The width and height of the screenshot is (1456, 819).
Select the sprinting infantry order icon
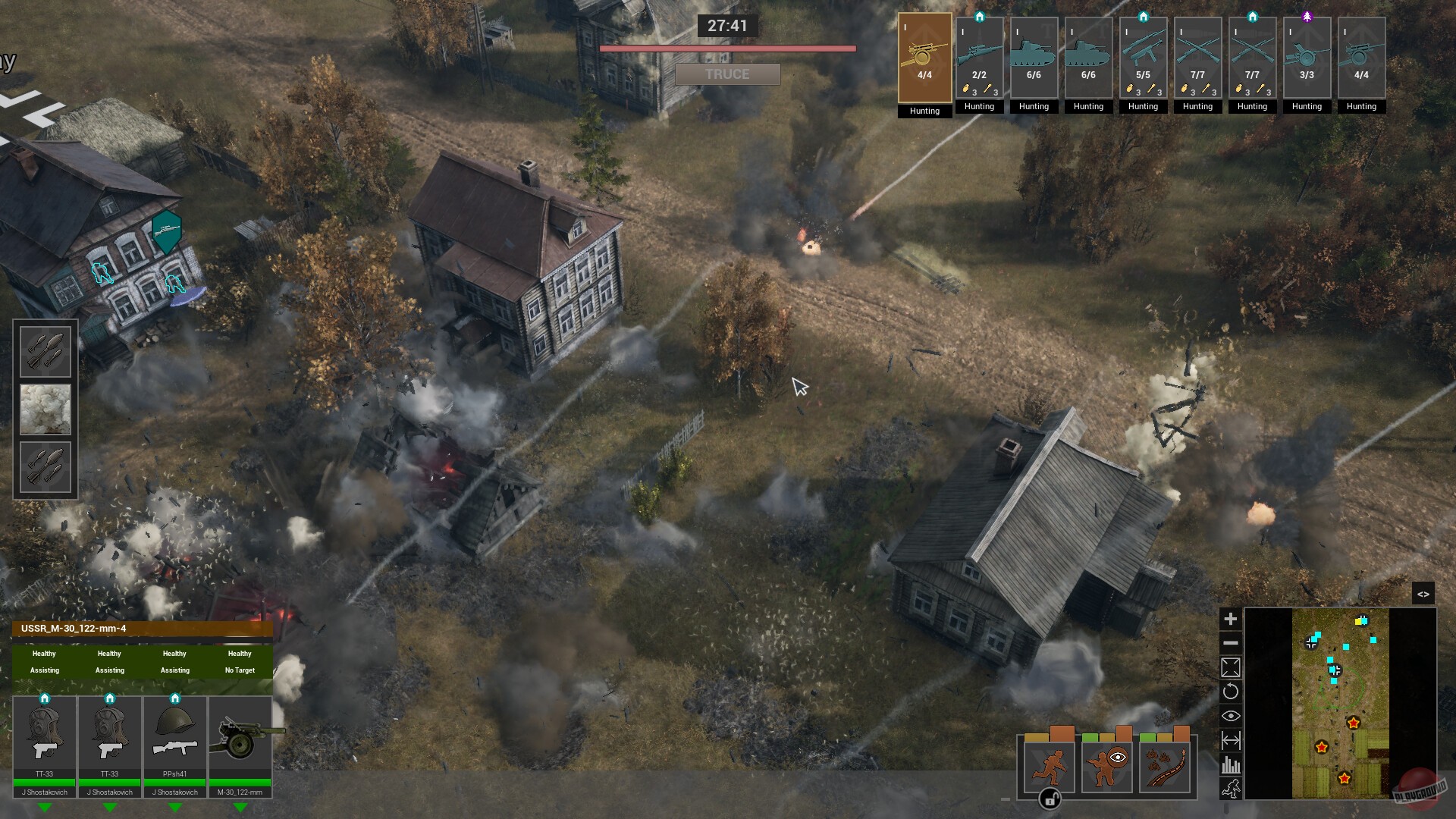1049,767
